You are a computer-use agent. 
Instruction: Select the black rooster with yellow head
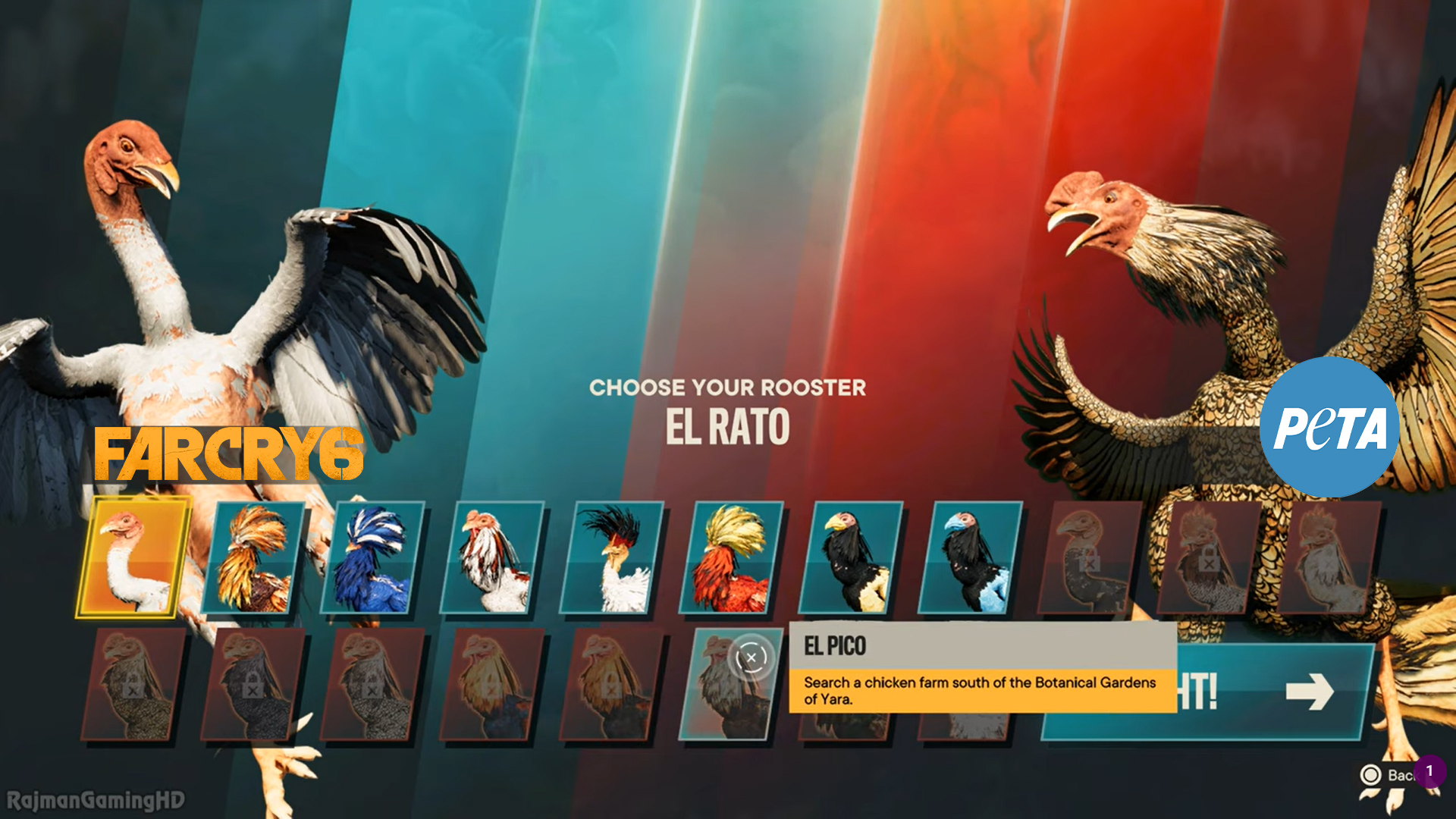pyautogui.click(x=850, y=557)
